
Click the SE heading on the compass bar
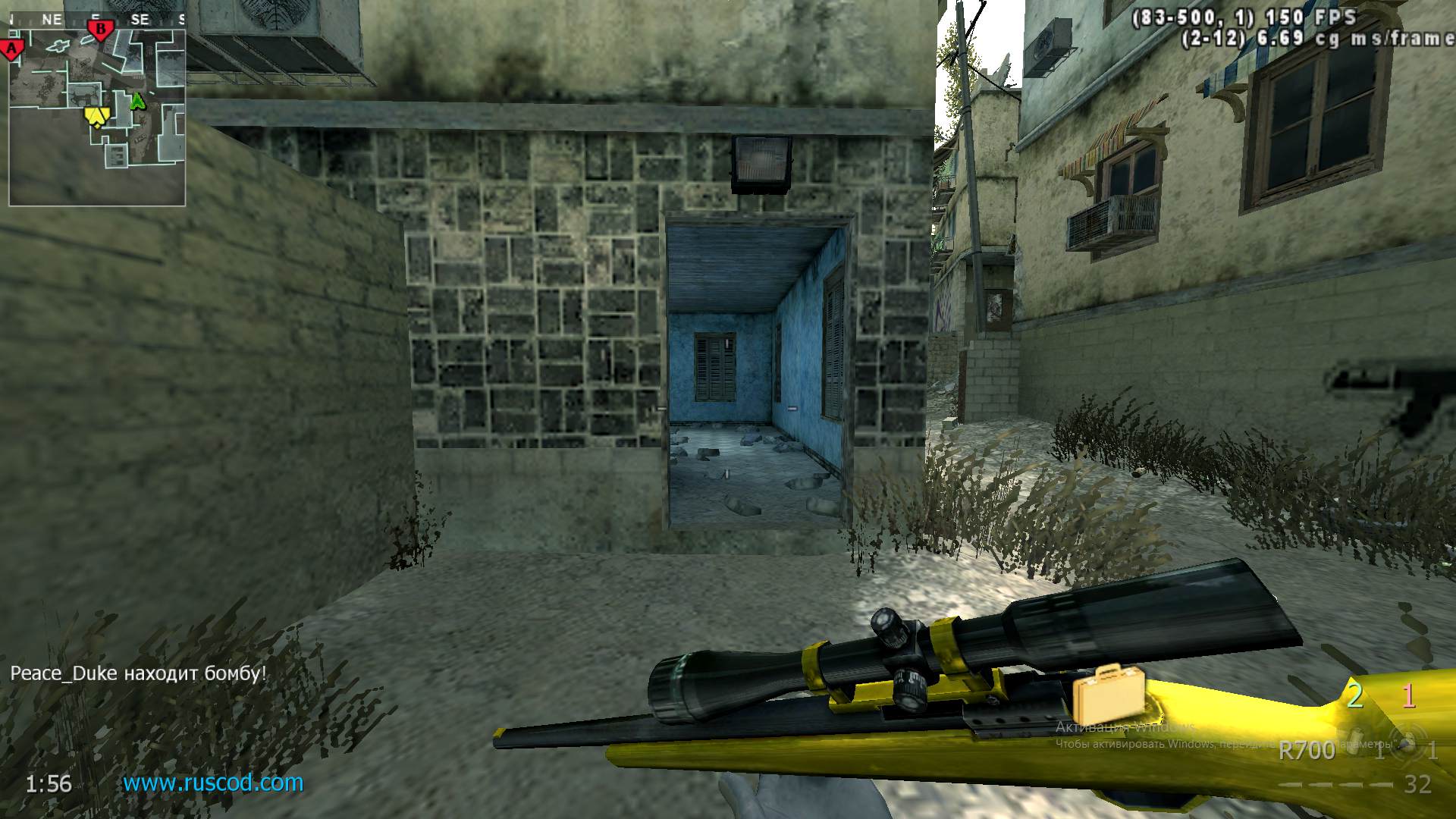point(141,19)
